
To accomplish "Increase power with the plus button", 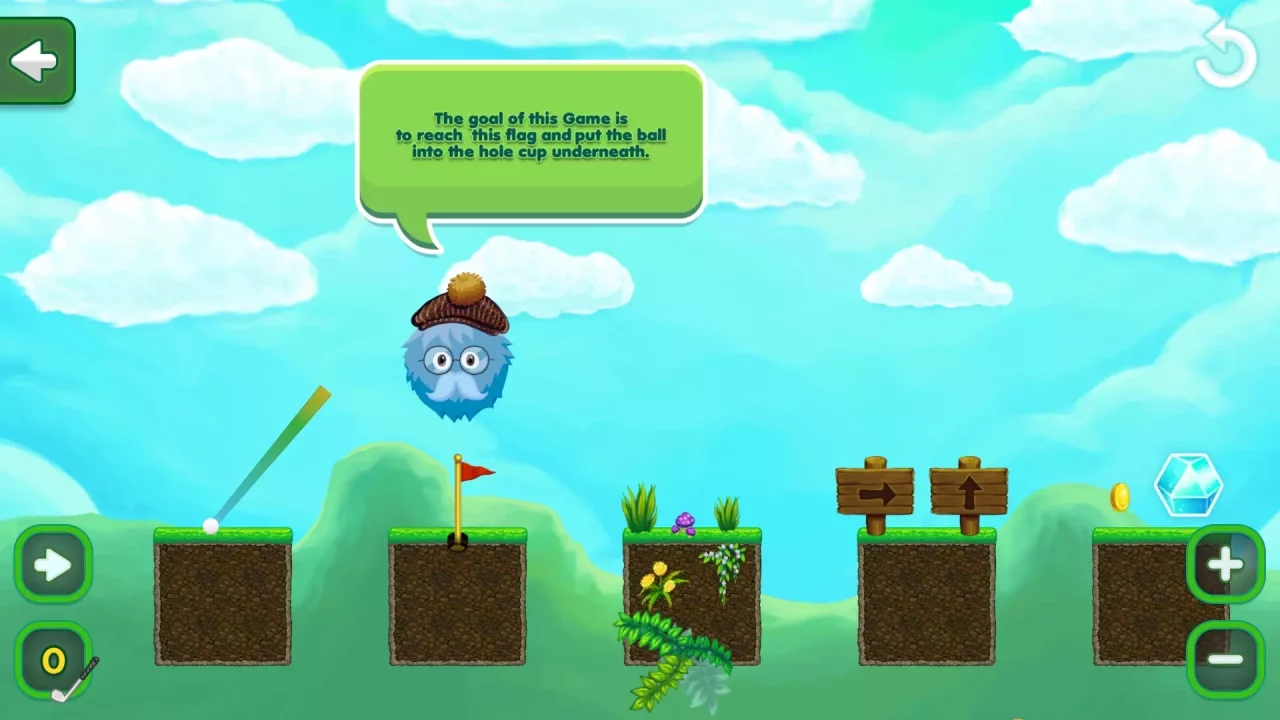I will tap(1224, 565).
